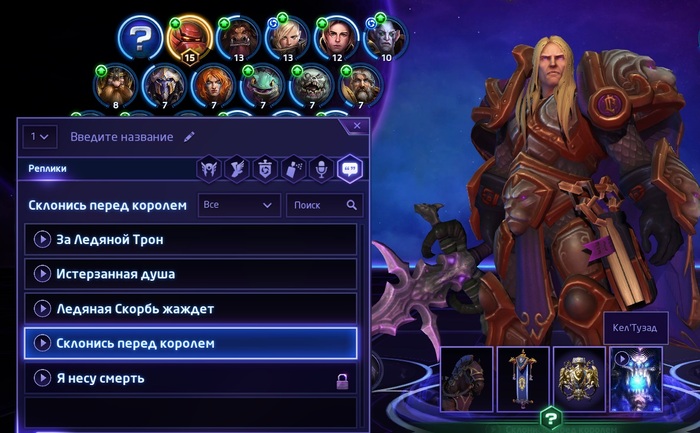Viewport: 700px width, 433px height.
Task: Select the red-helmet hero portrait at level 15
Action: tap(188, 38)
